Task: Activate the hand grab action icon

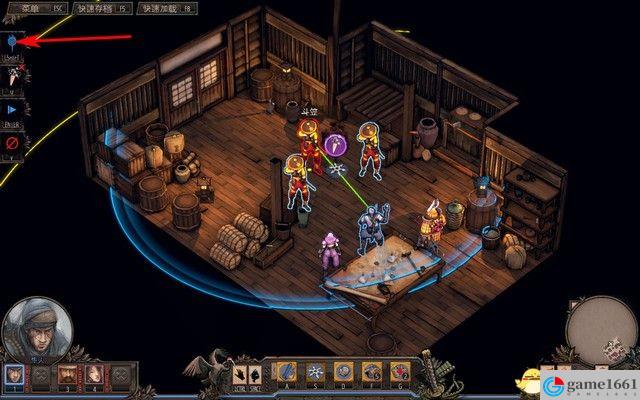Action: click(240, 375)
